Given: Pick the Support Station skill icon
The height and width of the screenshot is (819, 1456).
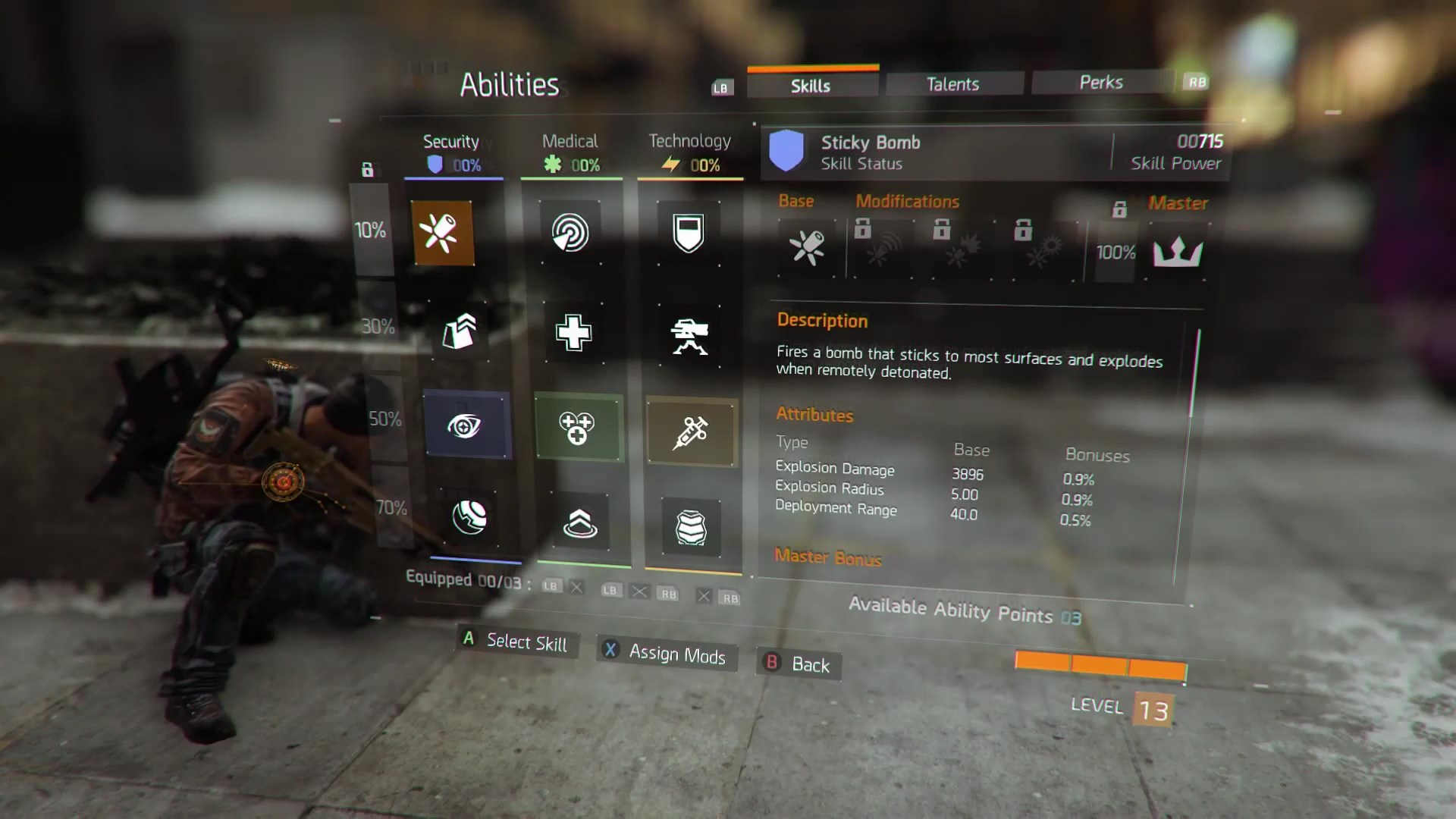Looking at the screenshot, I should click(580, 523).
